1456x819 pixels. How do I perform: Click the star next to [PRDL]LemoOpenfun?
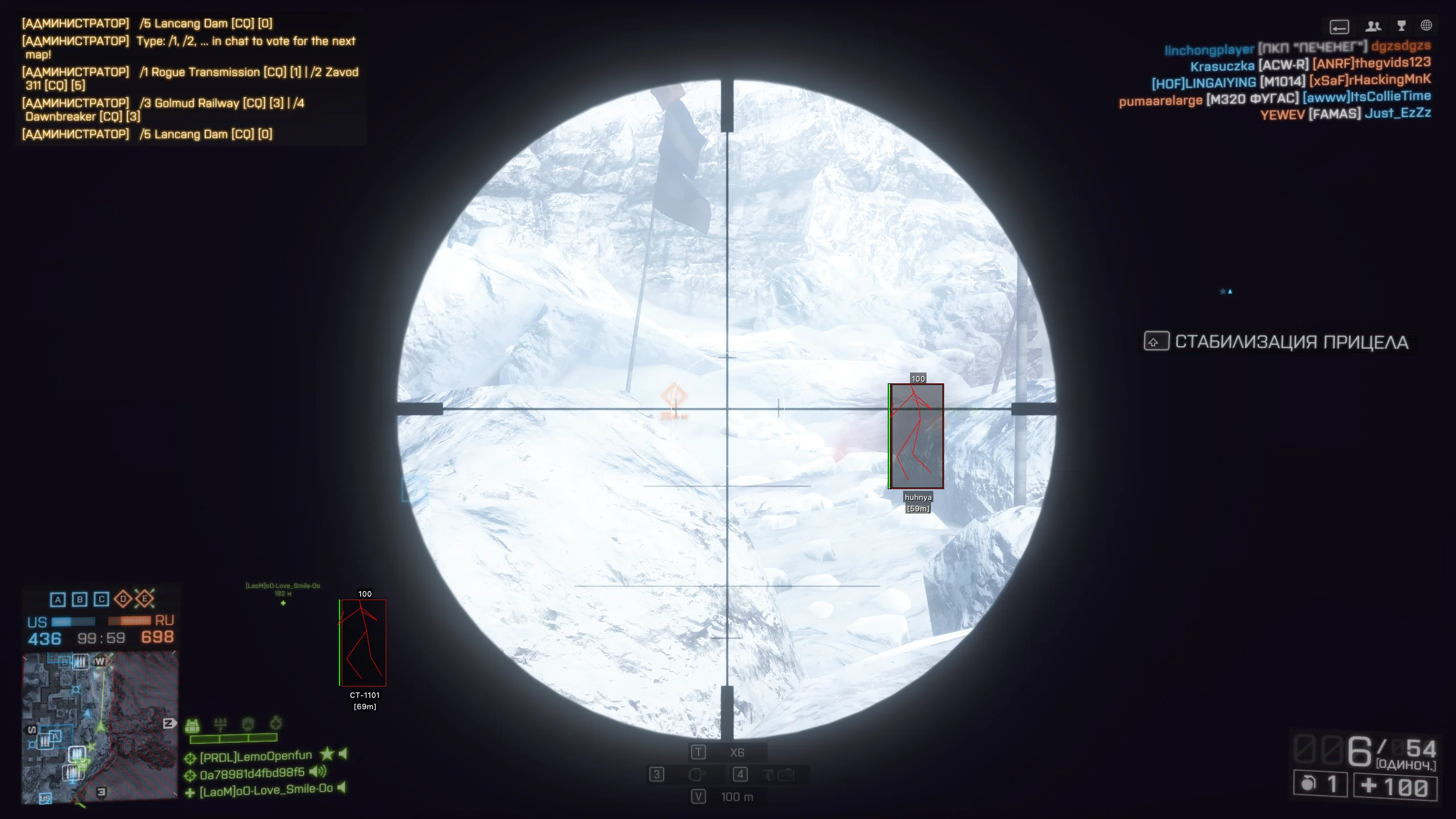pyautogui.click(x=328, y=755)
